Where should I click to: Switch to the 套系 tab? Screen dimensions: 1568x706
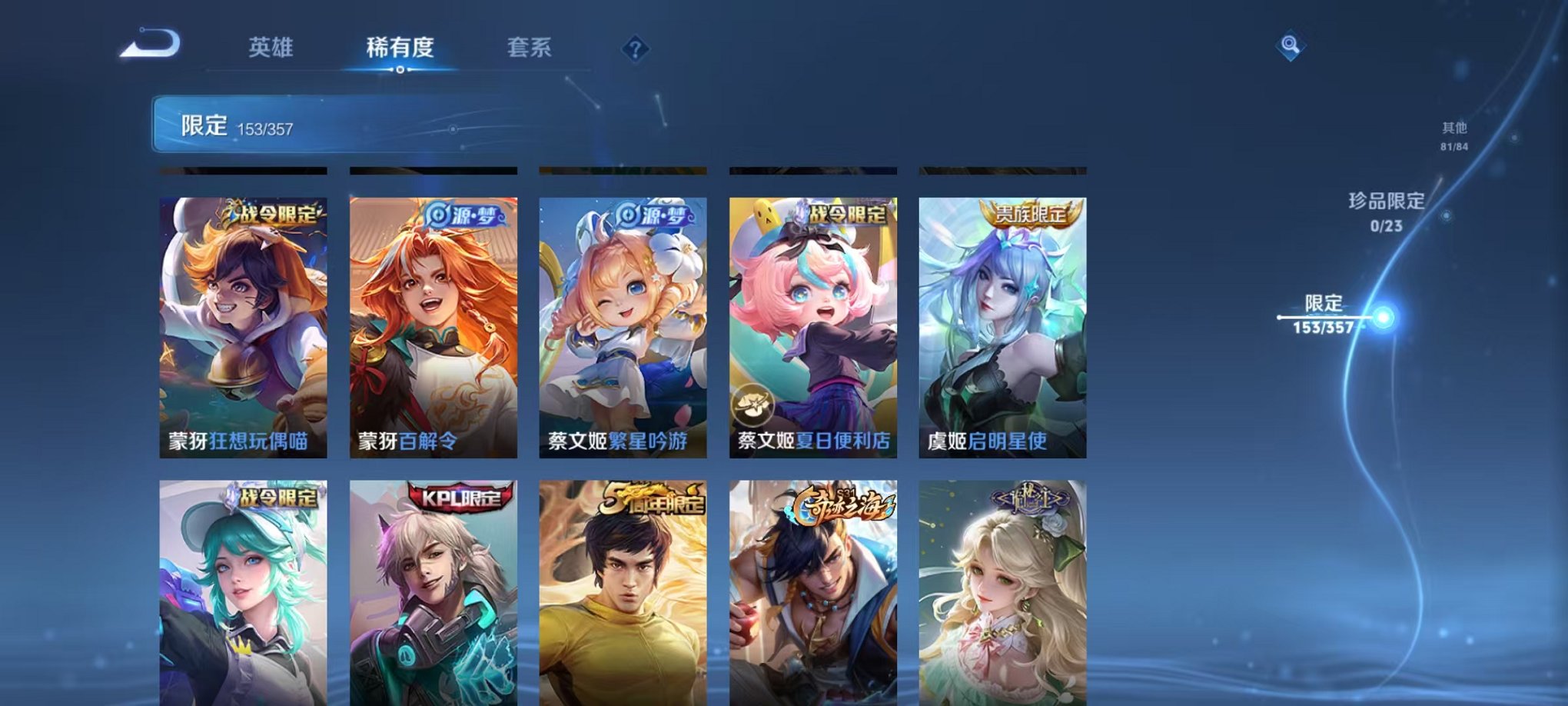coord(537,48)
